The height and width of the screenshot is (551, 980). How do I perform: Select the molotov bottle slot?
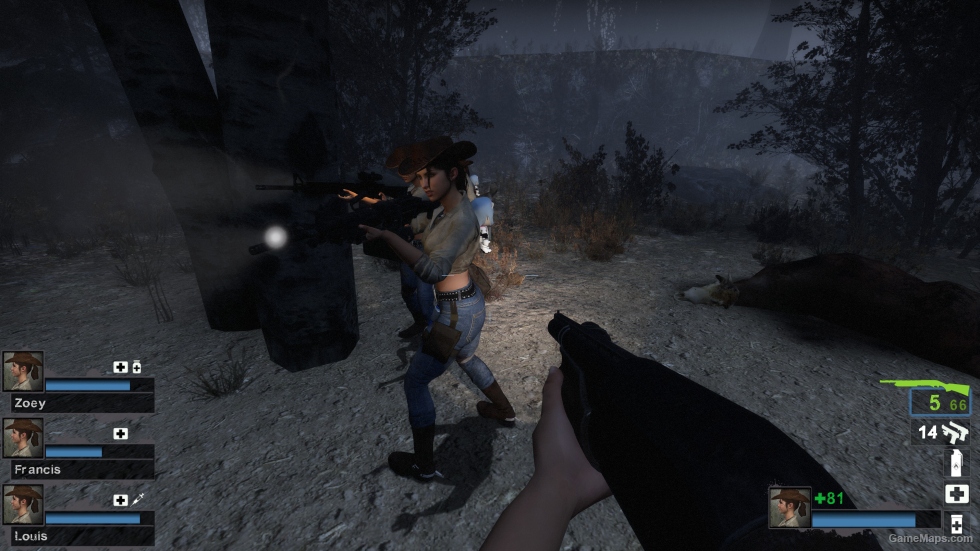coord(956,462)
